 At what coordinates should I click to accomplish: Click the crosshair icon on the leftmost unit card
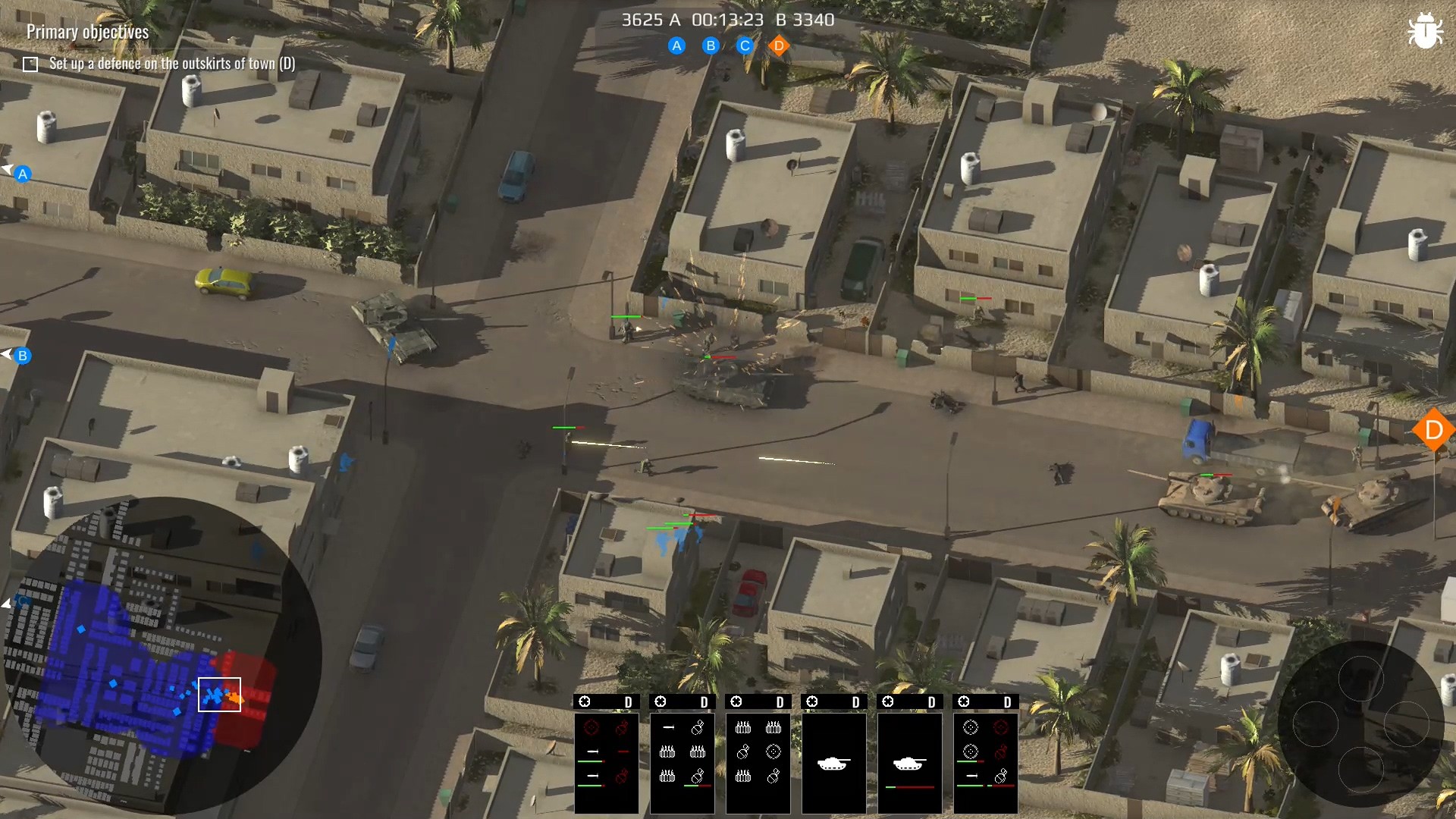coord(584,702)
